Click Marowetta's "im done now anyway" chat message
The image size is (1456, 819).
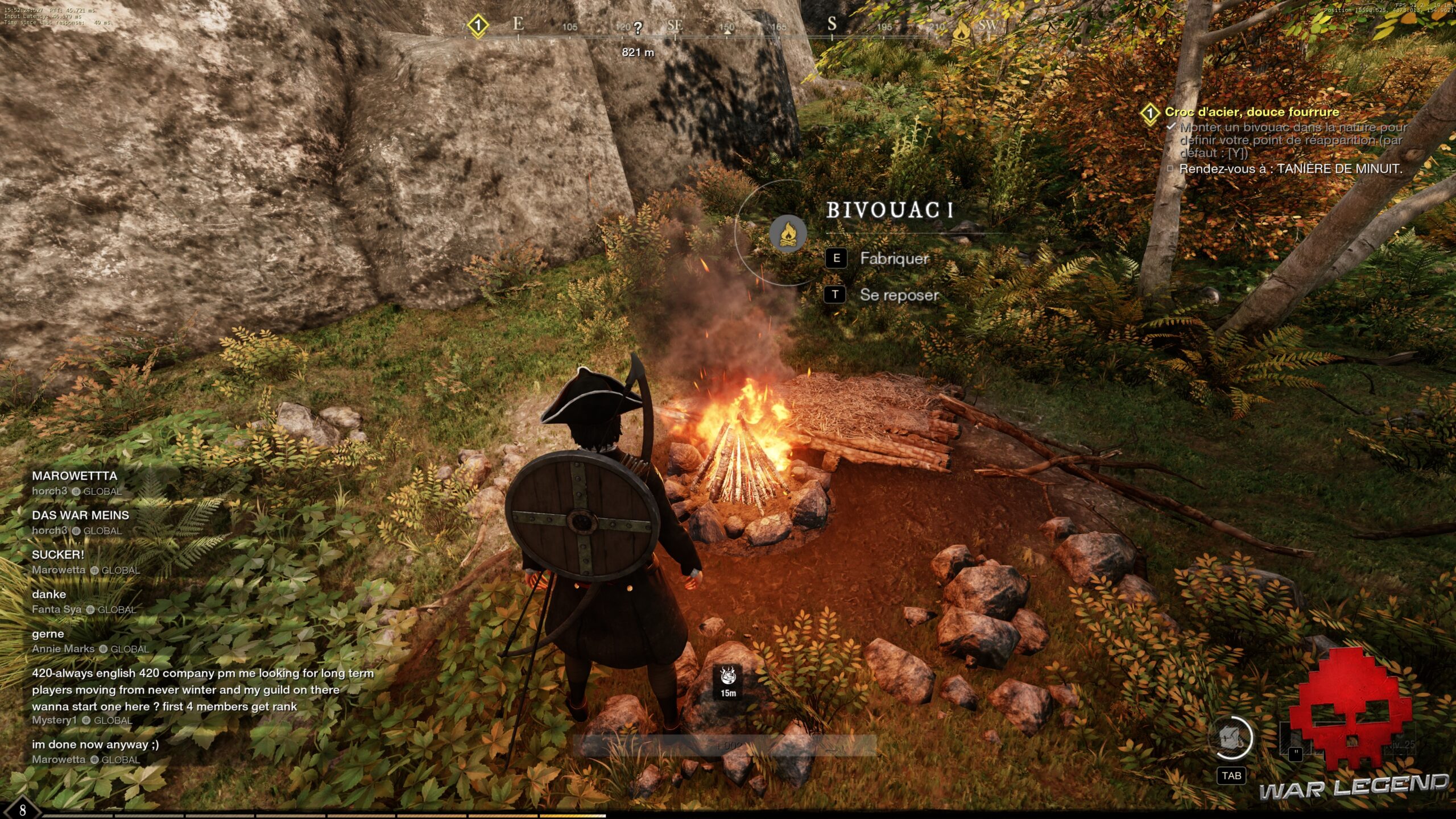point(96,744)
